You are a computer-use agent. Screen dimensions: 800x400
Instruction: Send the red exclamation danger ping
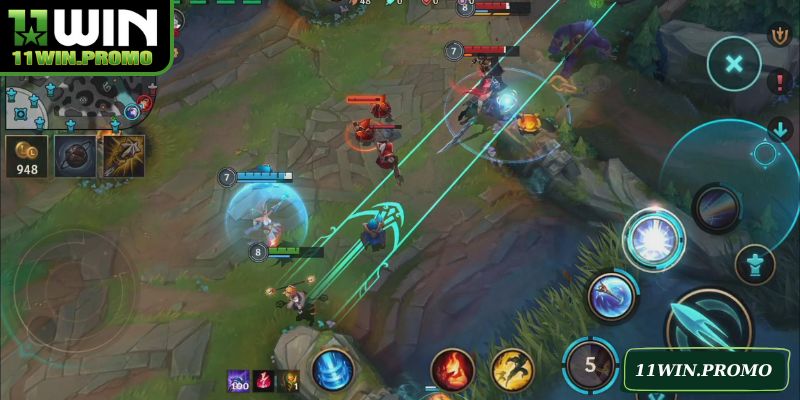click(780, 83)
